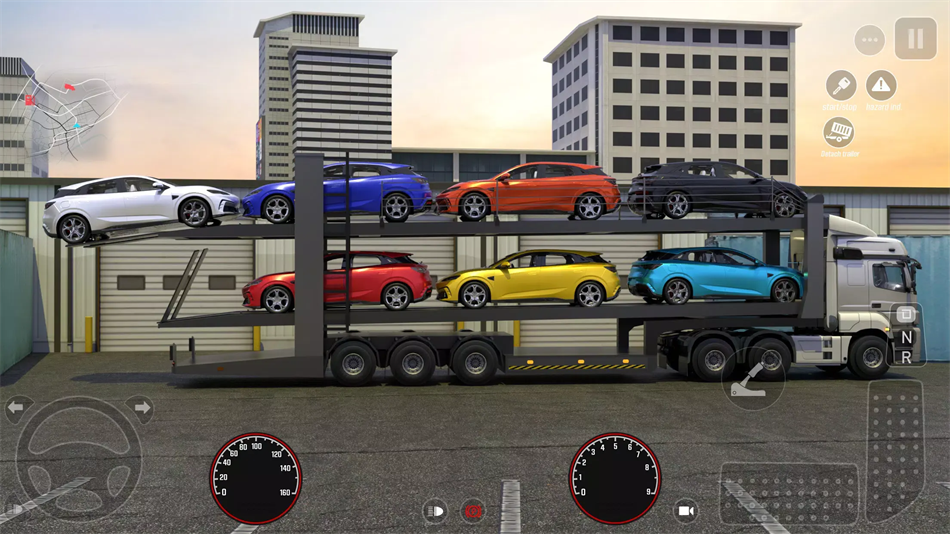Tap the start/stop engine key icon

pyautogui.click(x=840, y=85)
